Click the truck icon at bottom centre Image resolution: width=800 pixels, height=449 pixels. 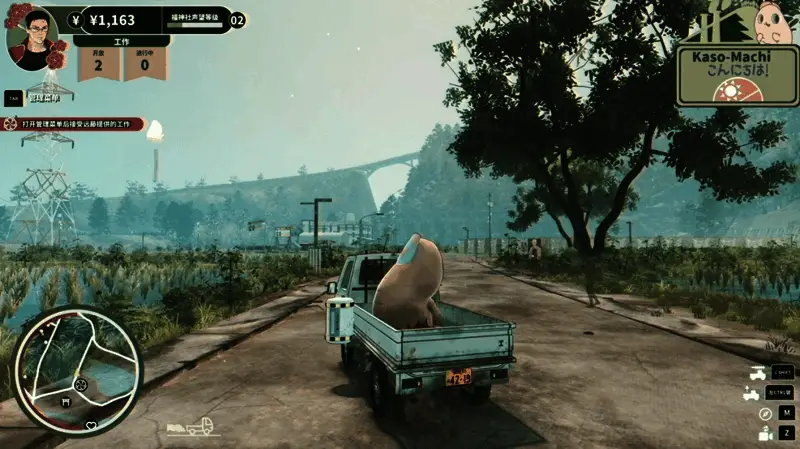pyautogui.click(x=197, y=427)
